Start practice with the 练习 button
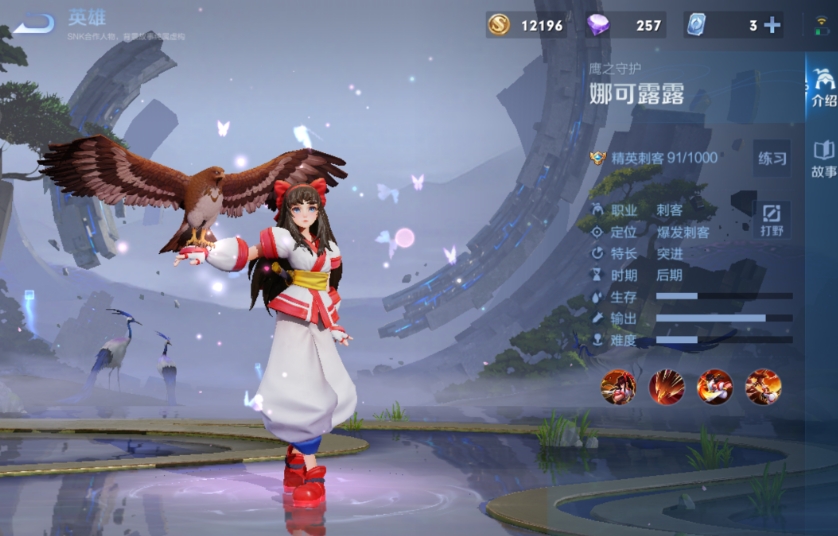The image size is (838, 536). point(772,158)
